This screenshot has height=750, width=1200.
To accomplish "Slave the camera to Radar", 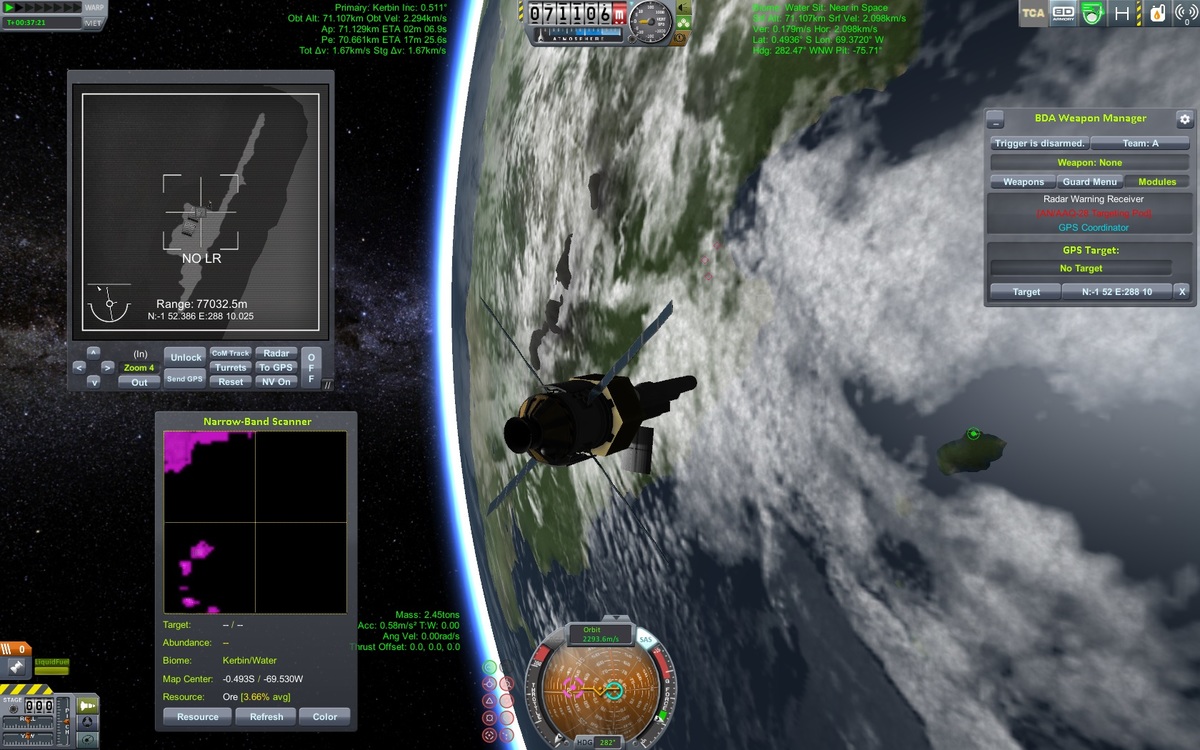I will 276,353.
